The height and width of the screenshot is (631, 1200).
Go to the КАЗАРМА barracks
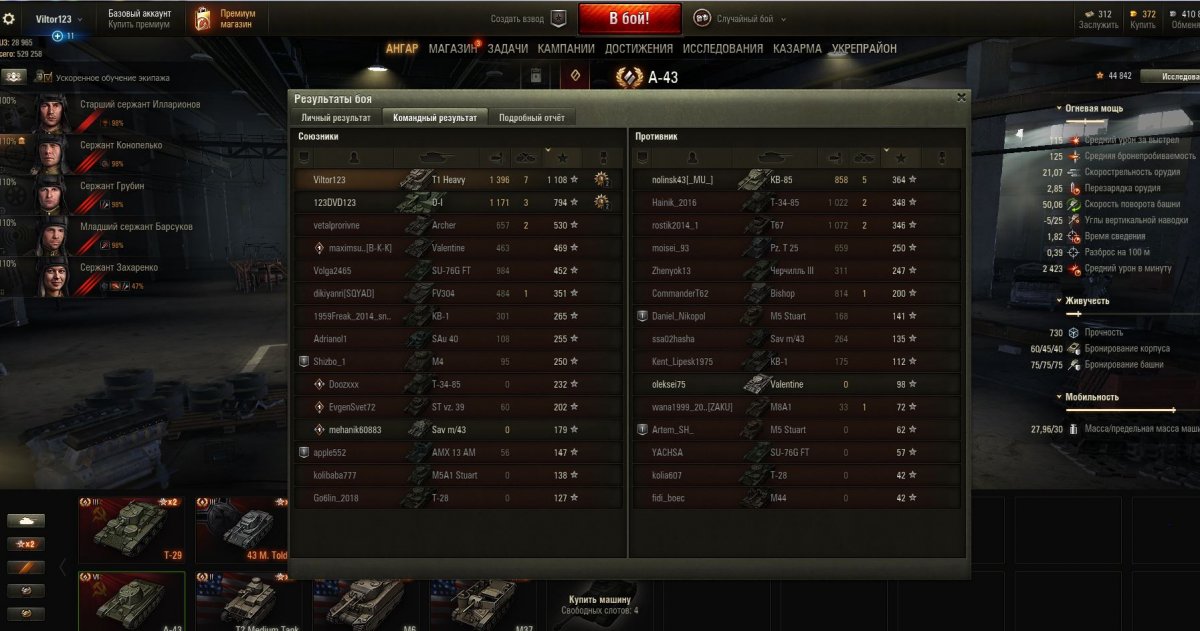coord(797,48)
